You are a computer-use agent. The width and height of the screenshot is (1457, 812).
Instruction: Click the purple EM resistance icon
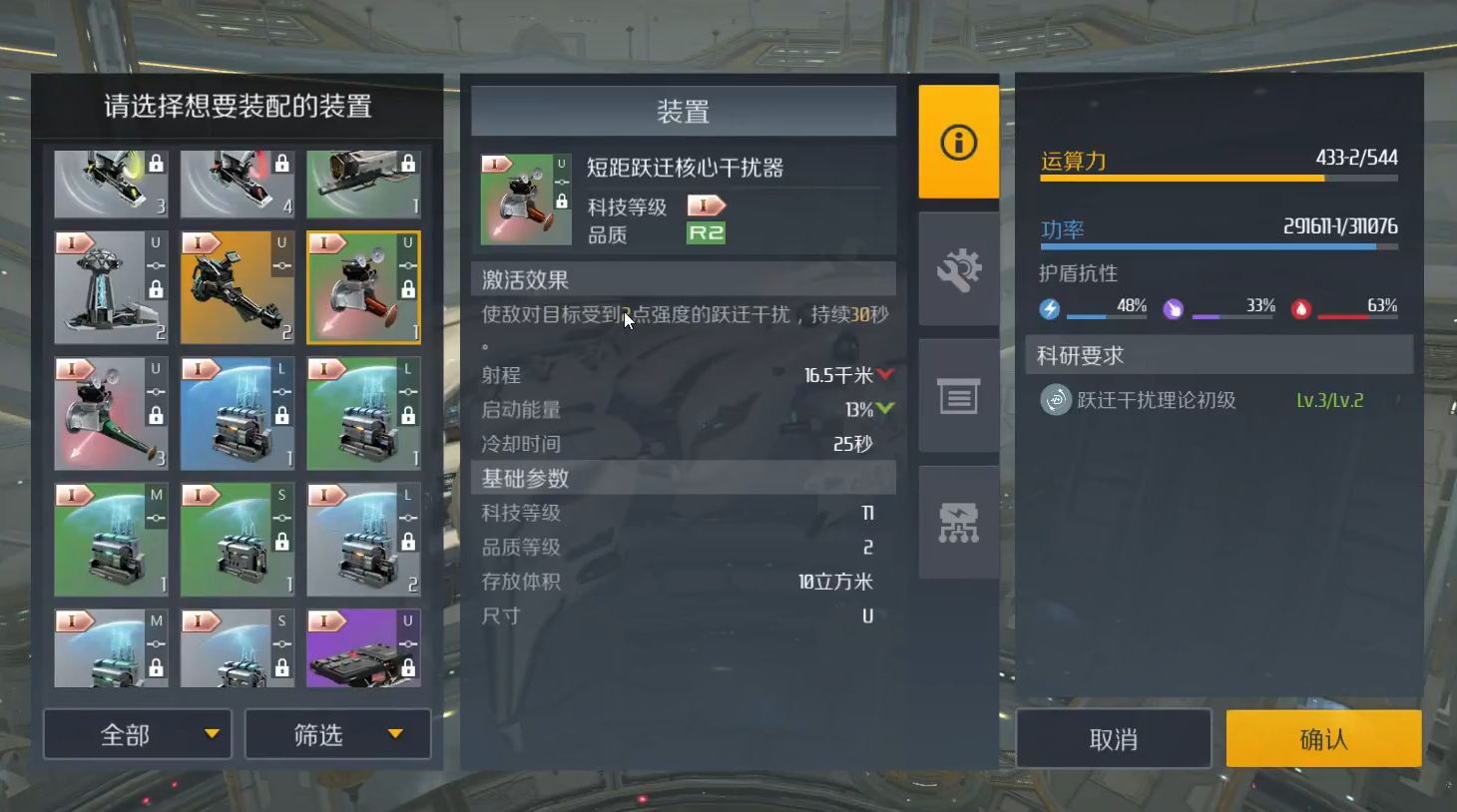tap(1173, 309)
